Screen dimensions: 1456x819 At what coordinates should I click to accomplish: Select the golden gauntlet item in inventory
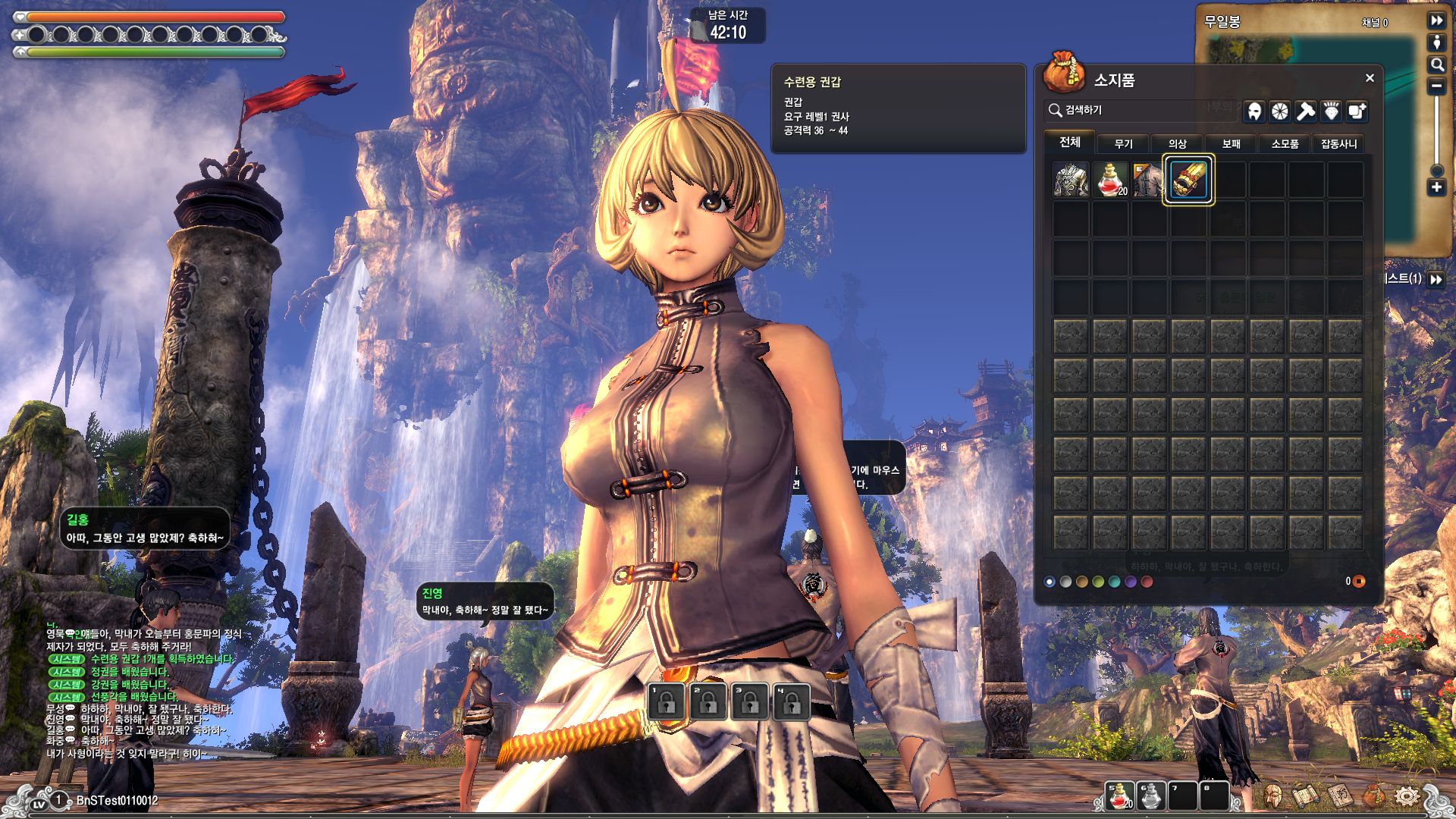coord(1188,180)
